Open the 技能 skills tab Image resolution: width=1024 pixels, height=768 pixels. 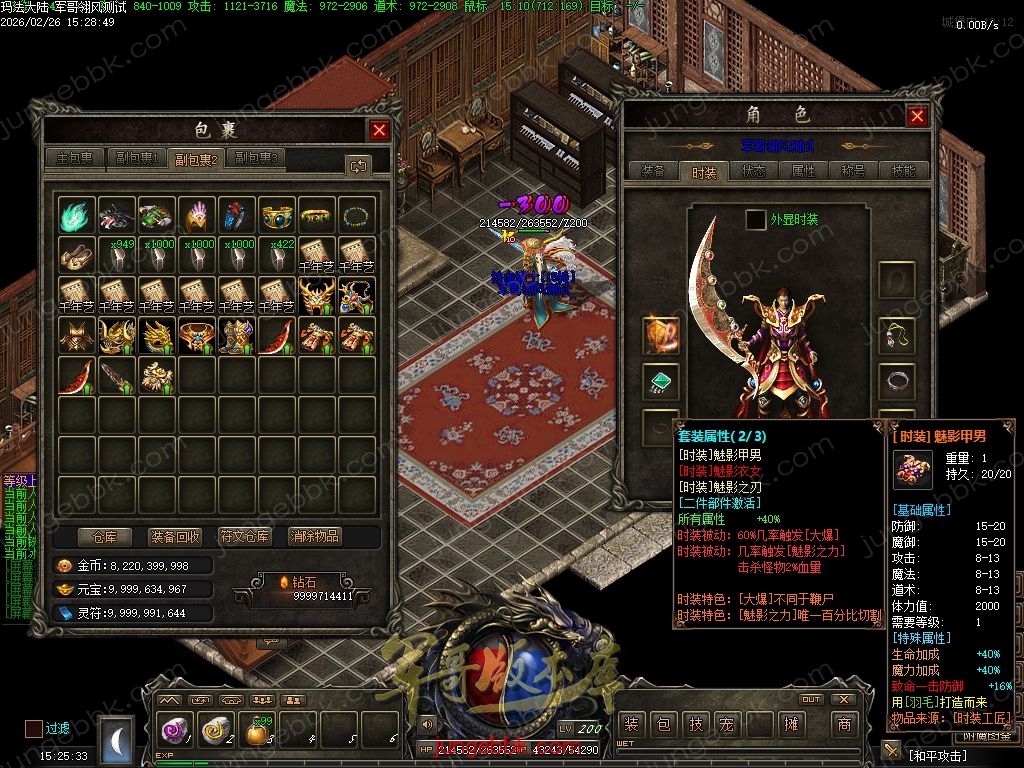903,171
